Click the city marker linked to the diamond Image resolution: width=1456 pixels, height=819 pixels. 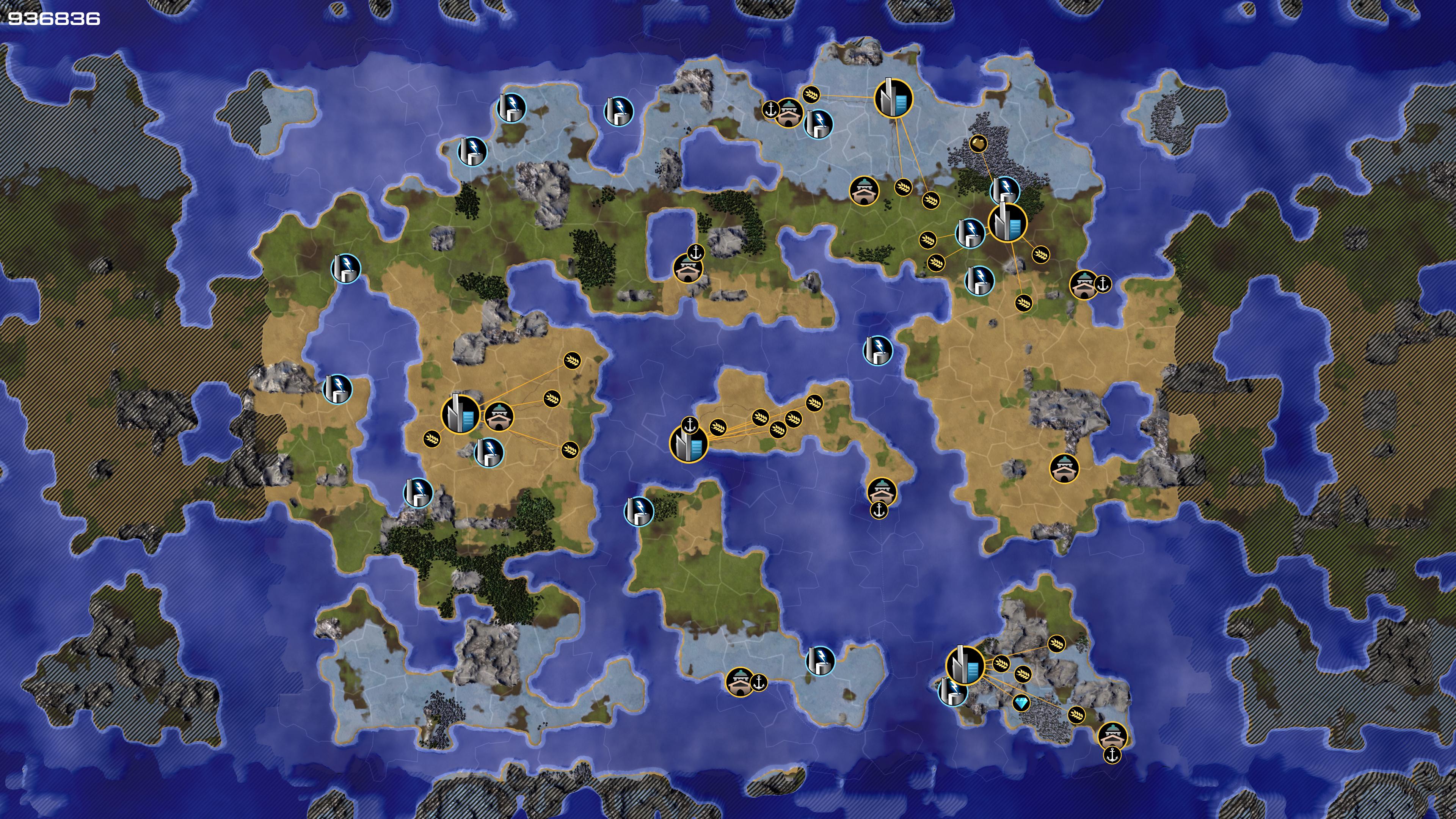point(965,666)
